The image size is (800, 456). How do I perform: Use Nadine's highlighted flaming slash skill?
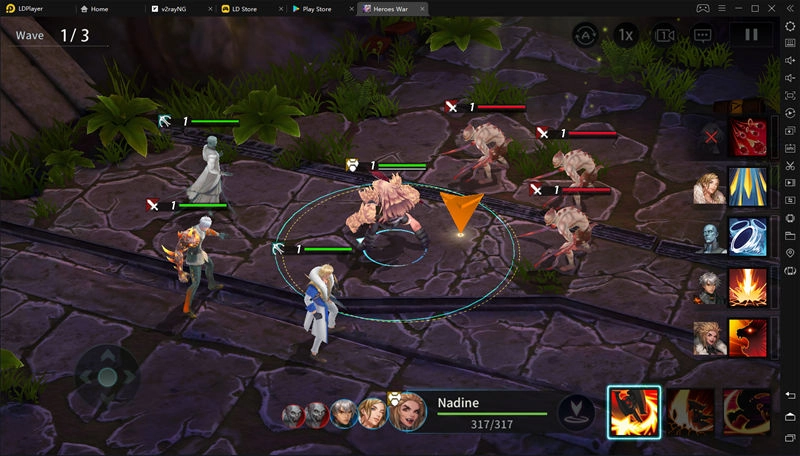pos(634,412)
